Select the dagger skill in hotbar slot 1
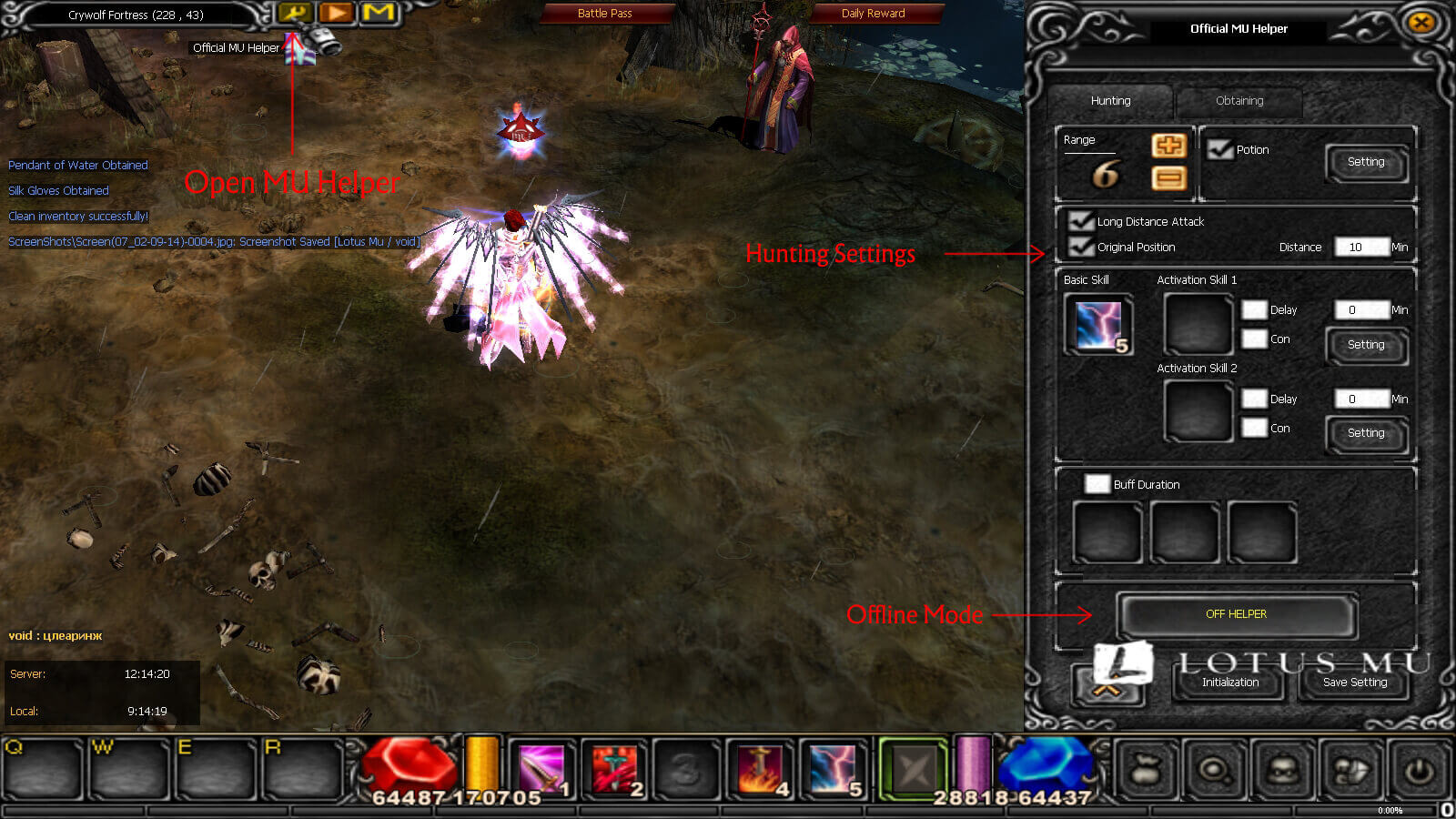Image resolution: width=1456 pixels, height=819 pixels. (542, 767)
